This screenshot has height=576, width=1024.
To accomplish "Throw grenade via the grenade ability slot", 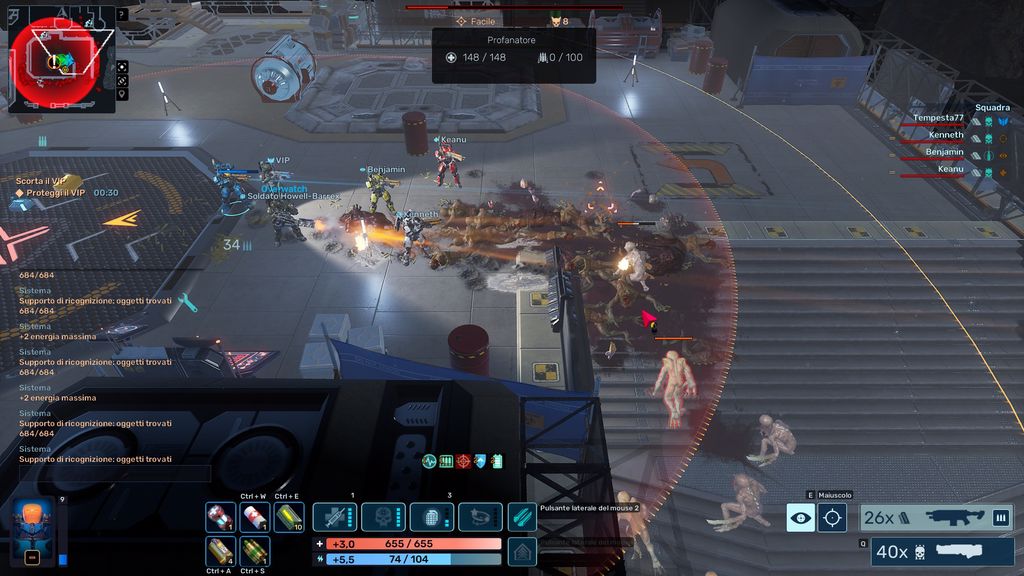I will coord(432,517).
